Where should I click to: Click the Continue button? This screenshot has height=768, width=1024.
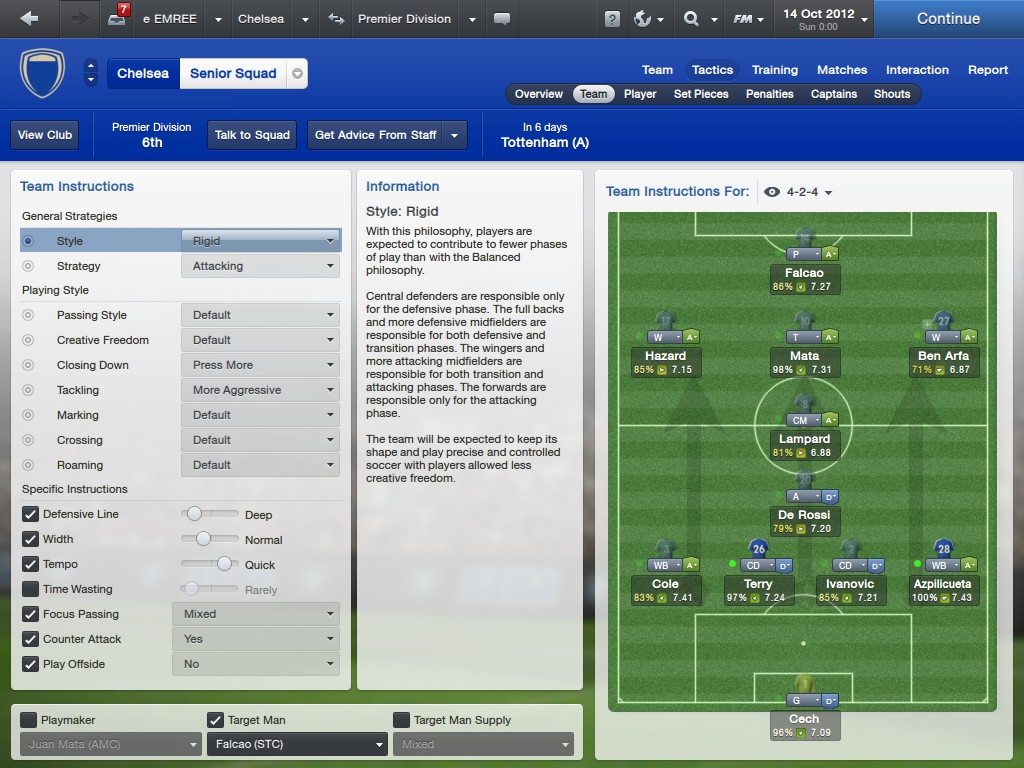948,19
